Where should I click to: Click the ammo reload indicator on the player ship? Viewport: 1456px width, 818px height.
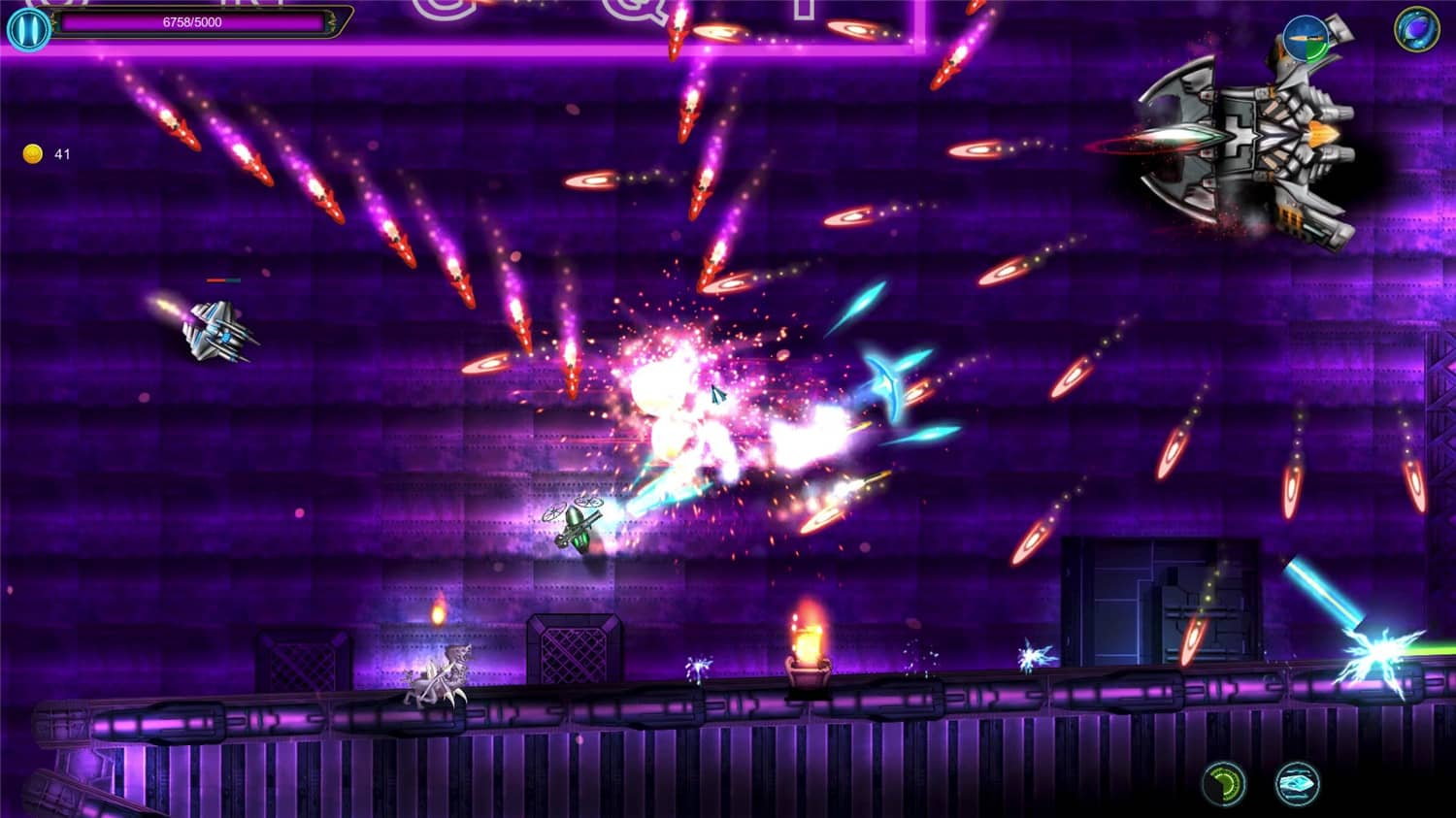coord(1306,39)
